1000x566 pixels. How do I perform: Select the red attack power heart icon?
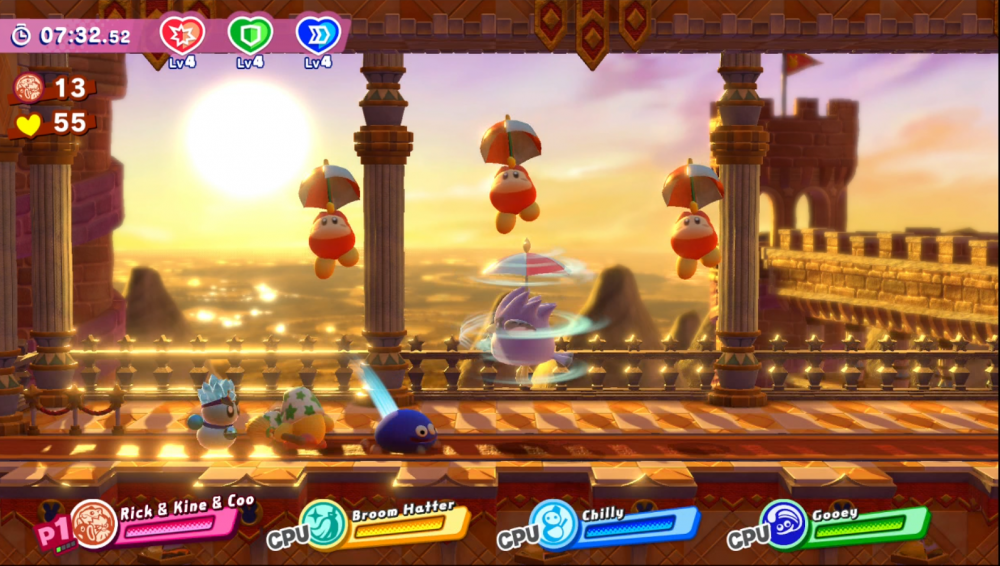pos(182,35)
